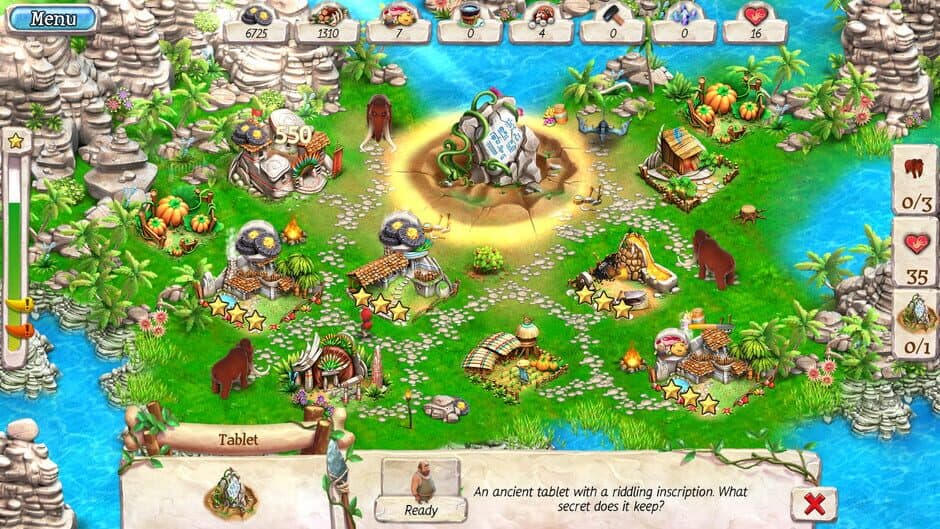940x529 pixels.
Task: Check the heart objective showing 35
Action: pyautogui.click(x=913, y=256)
